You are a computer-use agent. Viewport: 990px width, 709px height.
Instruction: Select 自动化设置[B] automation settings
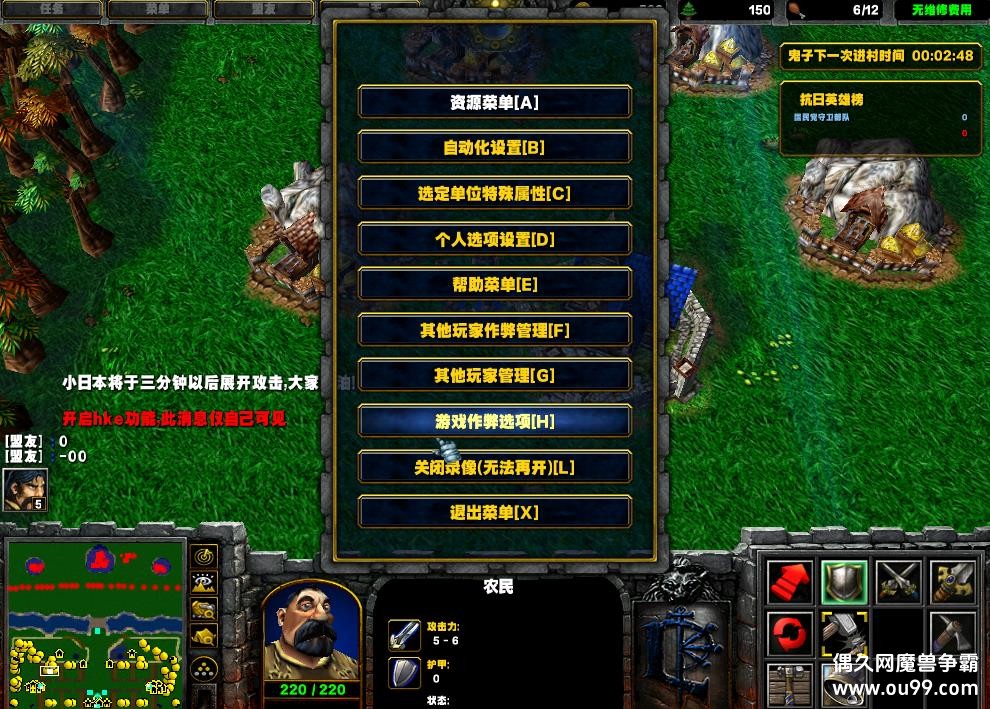click(x=494, y=148)
